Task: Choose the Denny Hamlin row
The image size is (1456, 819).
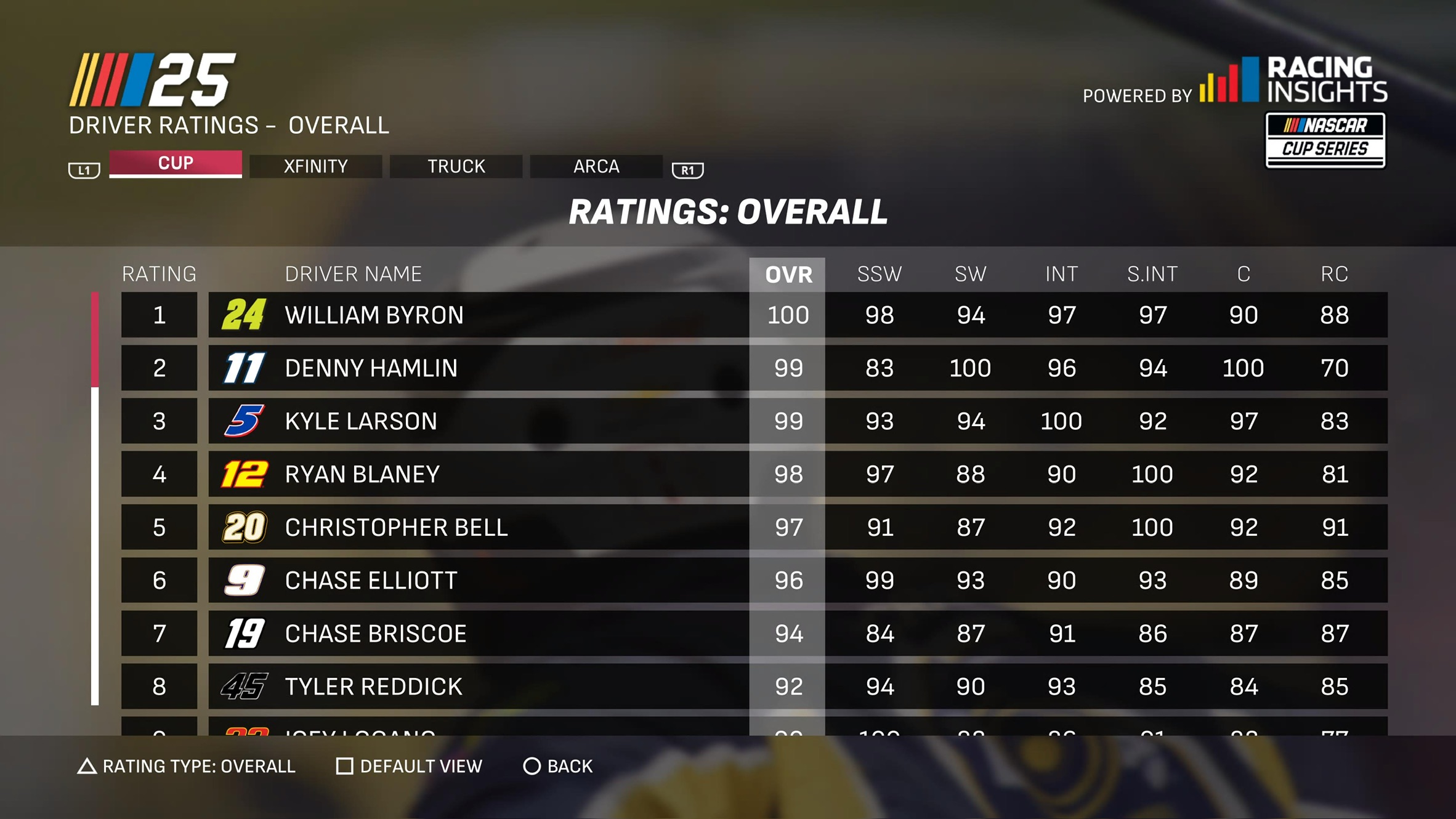Action: (371, 368)
